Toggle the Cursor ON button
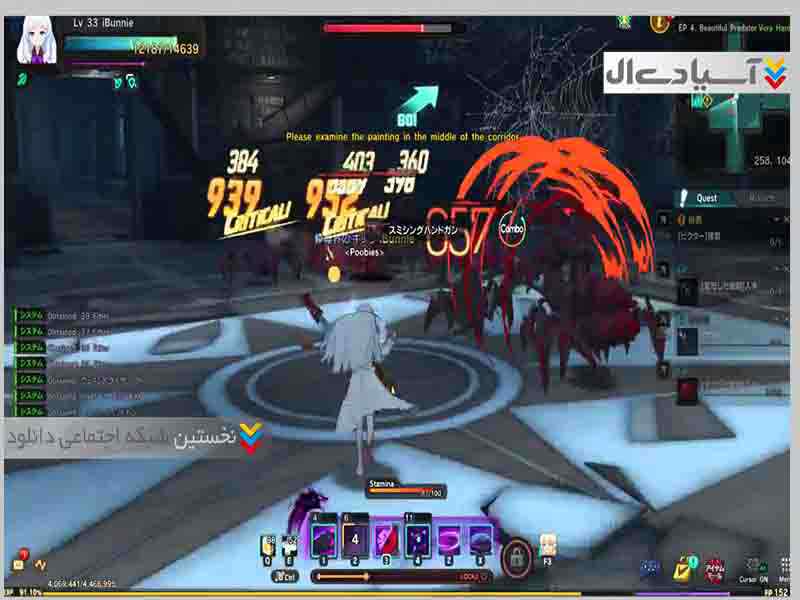The image size is (800, 600). click(x=753, y=570)
